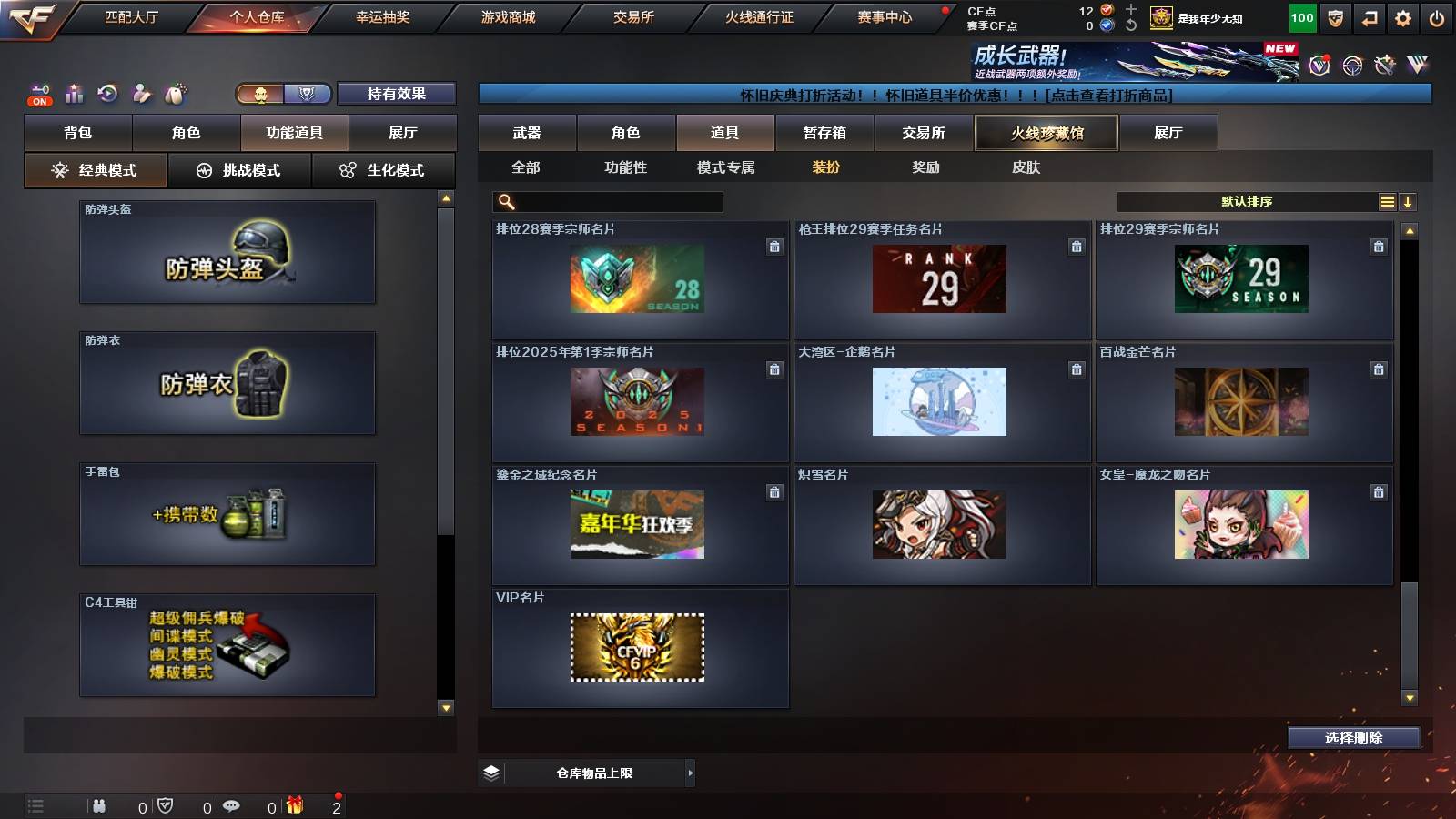Click the replay/history icon above the backpack tabs
The width and height of the screenshot is (1456, 819).
[108, 93]
